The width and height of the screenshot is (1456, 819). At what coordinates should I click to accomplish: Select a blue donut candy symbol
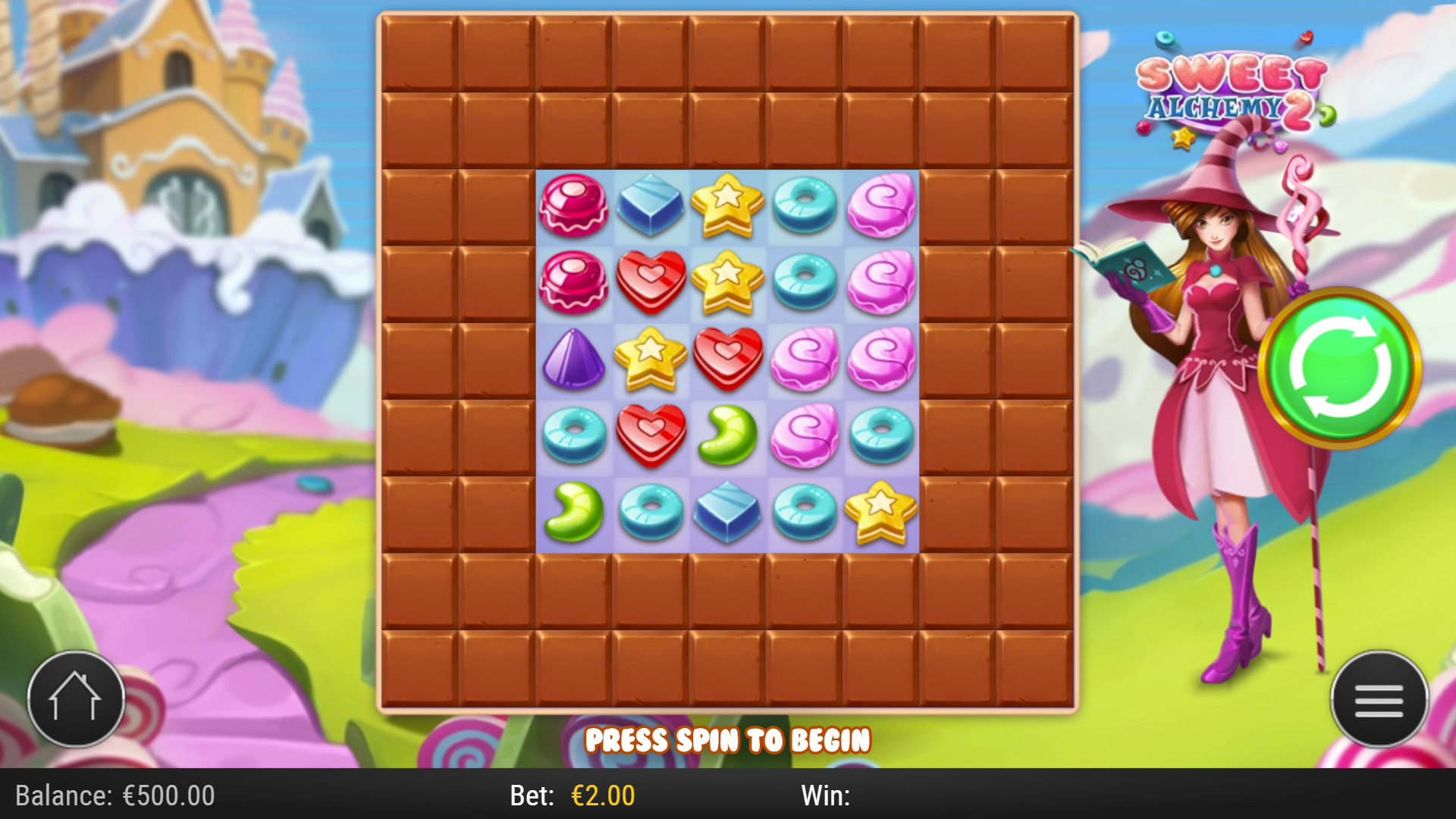[803, 205]
